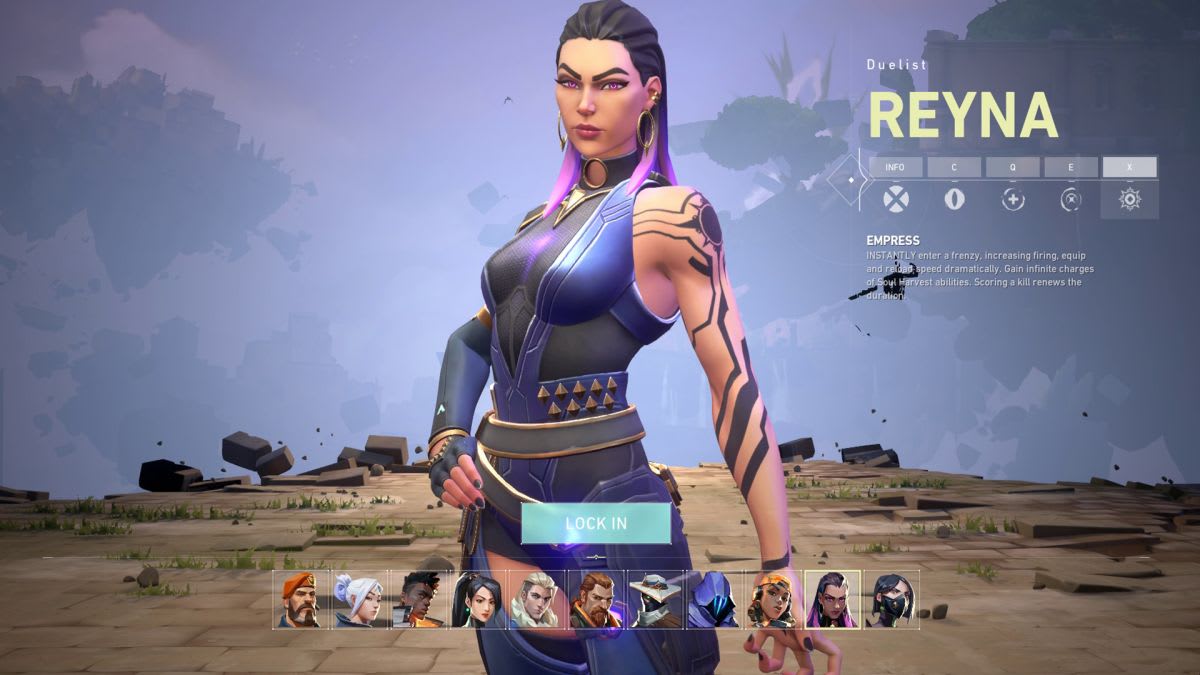1200x675 pixels.
Task: Switch to the E ability tab
Action: coord(1071,167)
